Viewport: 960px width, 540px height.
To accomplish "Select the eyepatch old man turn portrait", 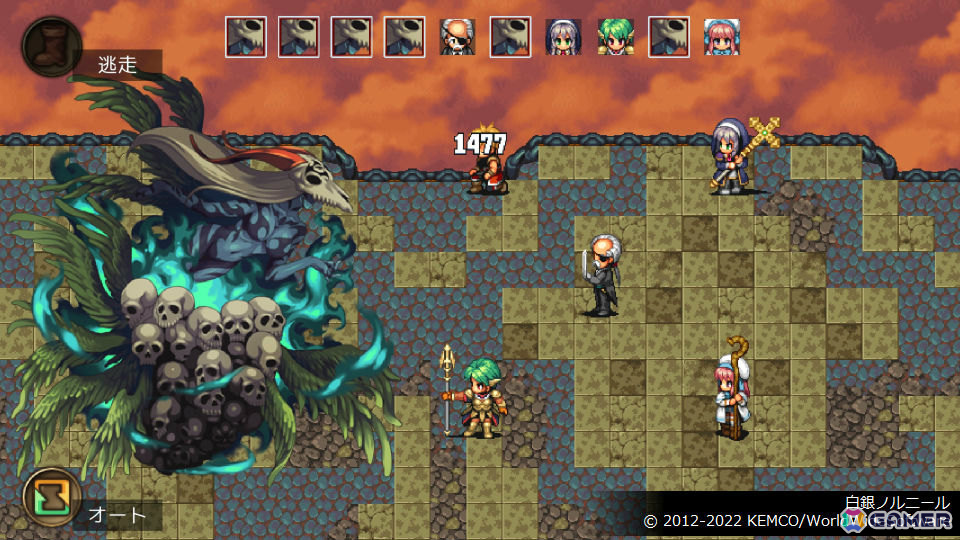I will coord(458,37).
